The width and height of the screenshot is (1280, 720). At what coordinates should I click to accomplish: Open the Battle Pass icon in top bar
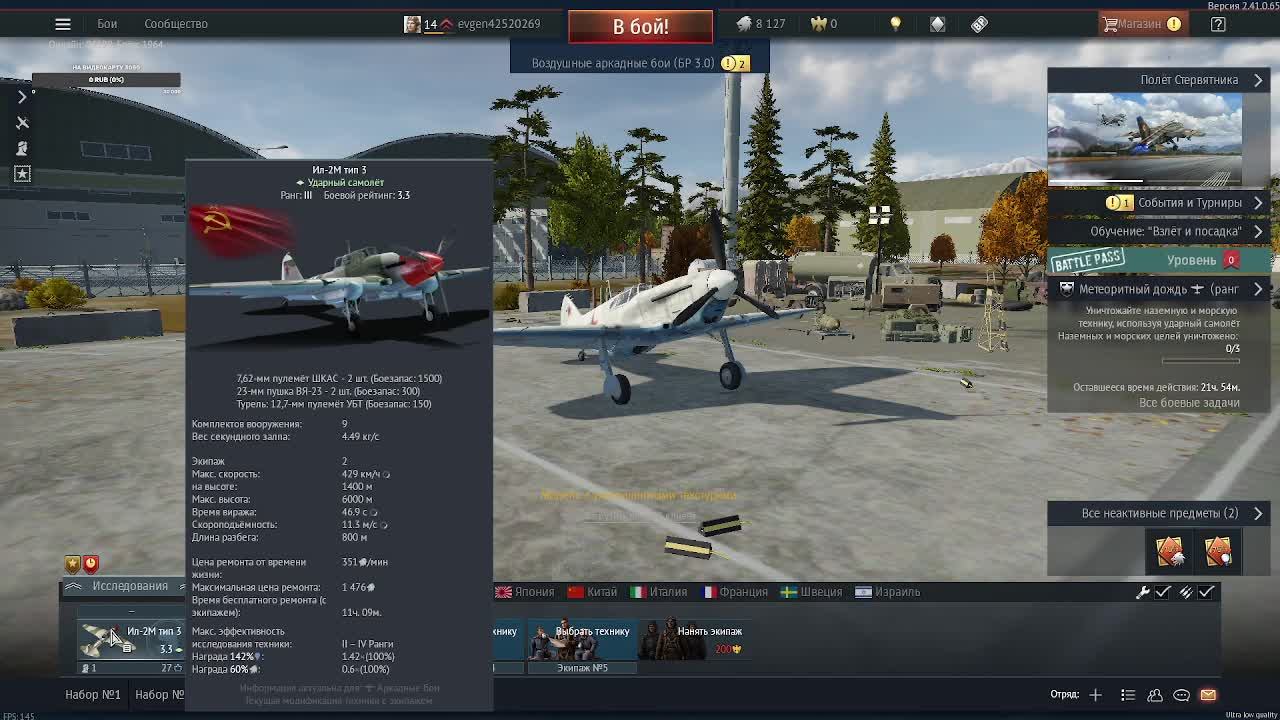978,22
